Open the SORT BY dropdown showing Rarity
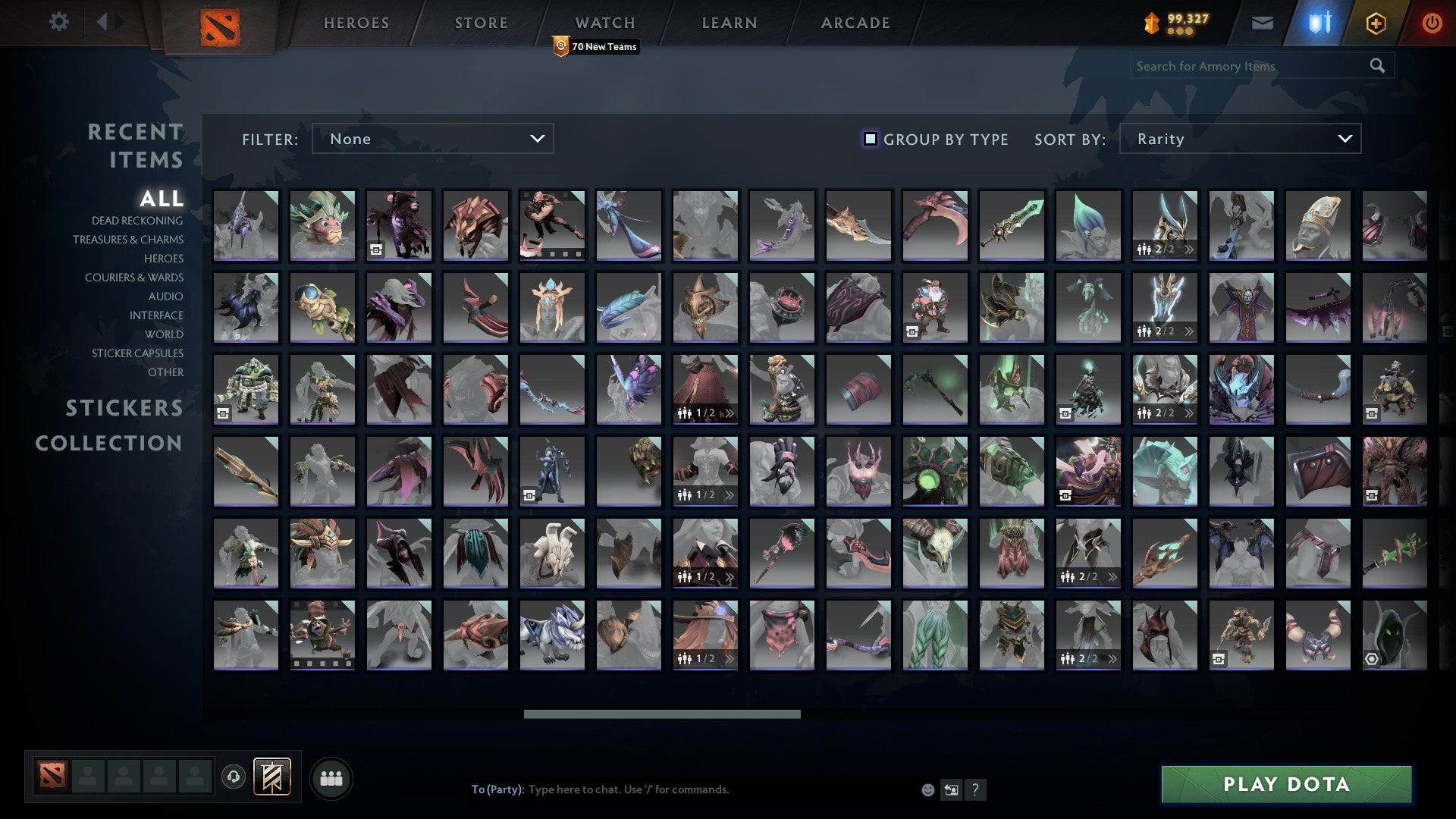This screenshot has width=1456, height=819. (x=1239, y=139)
